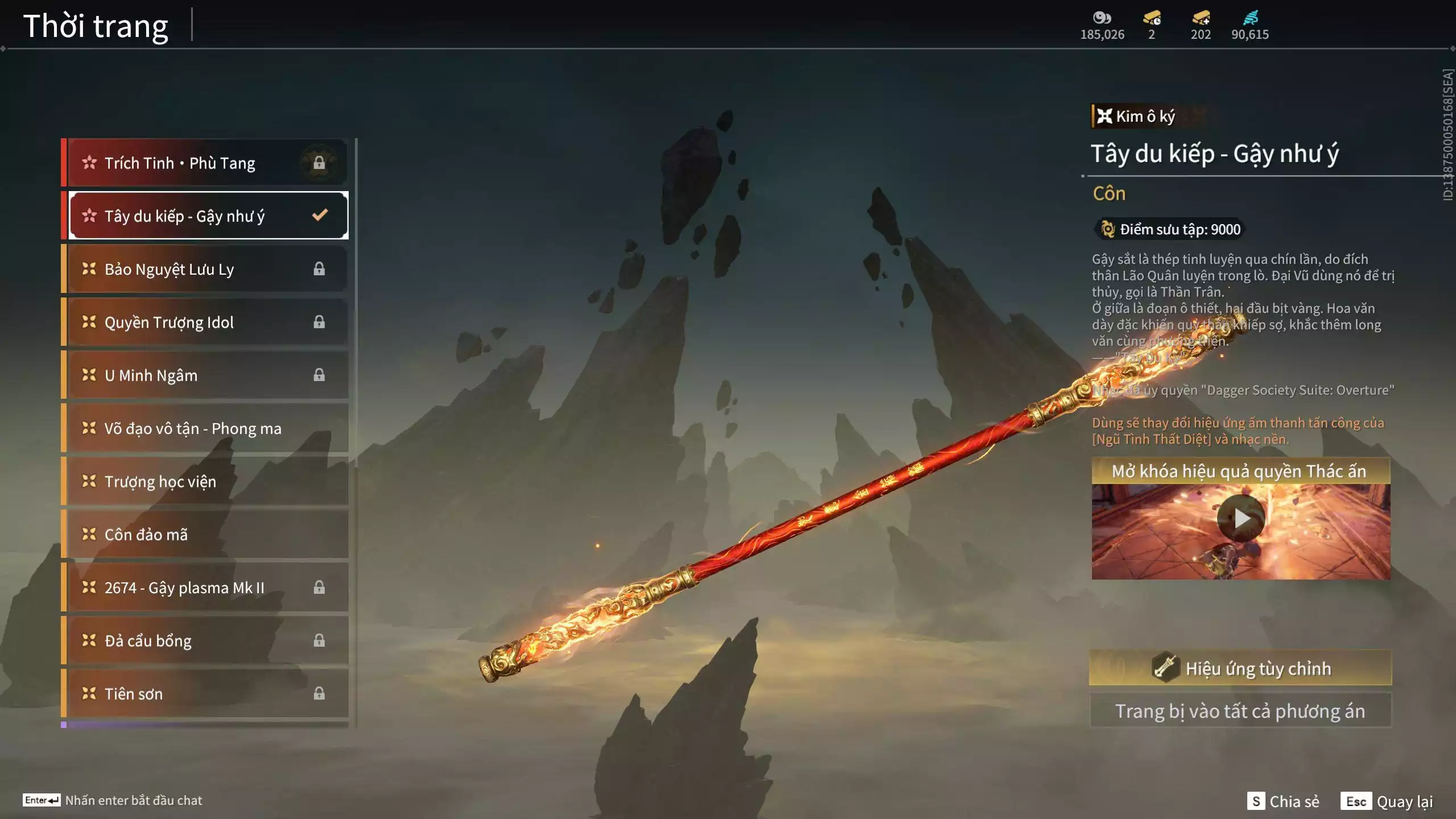Choose the Trượng học viện skin
Screen dimensions: 1456x819
205,482
